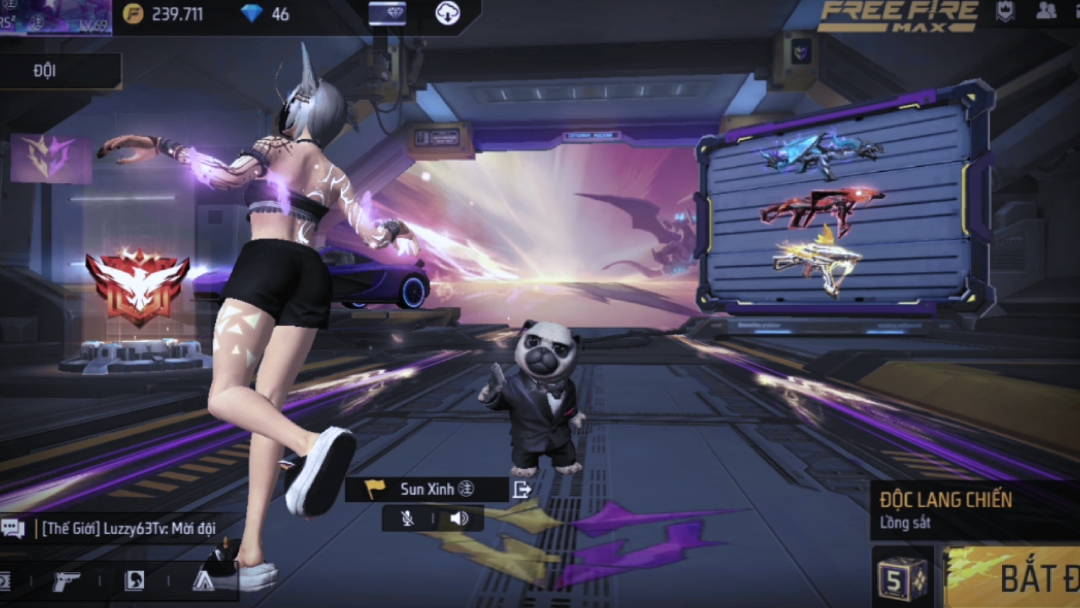The width and height of the screenshot is (1080, 608).
Task: Start the match with the yellow button
Action: [x=1012, y=577]
